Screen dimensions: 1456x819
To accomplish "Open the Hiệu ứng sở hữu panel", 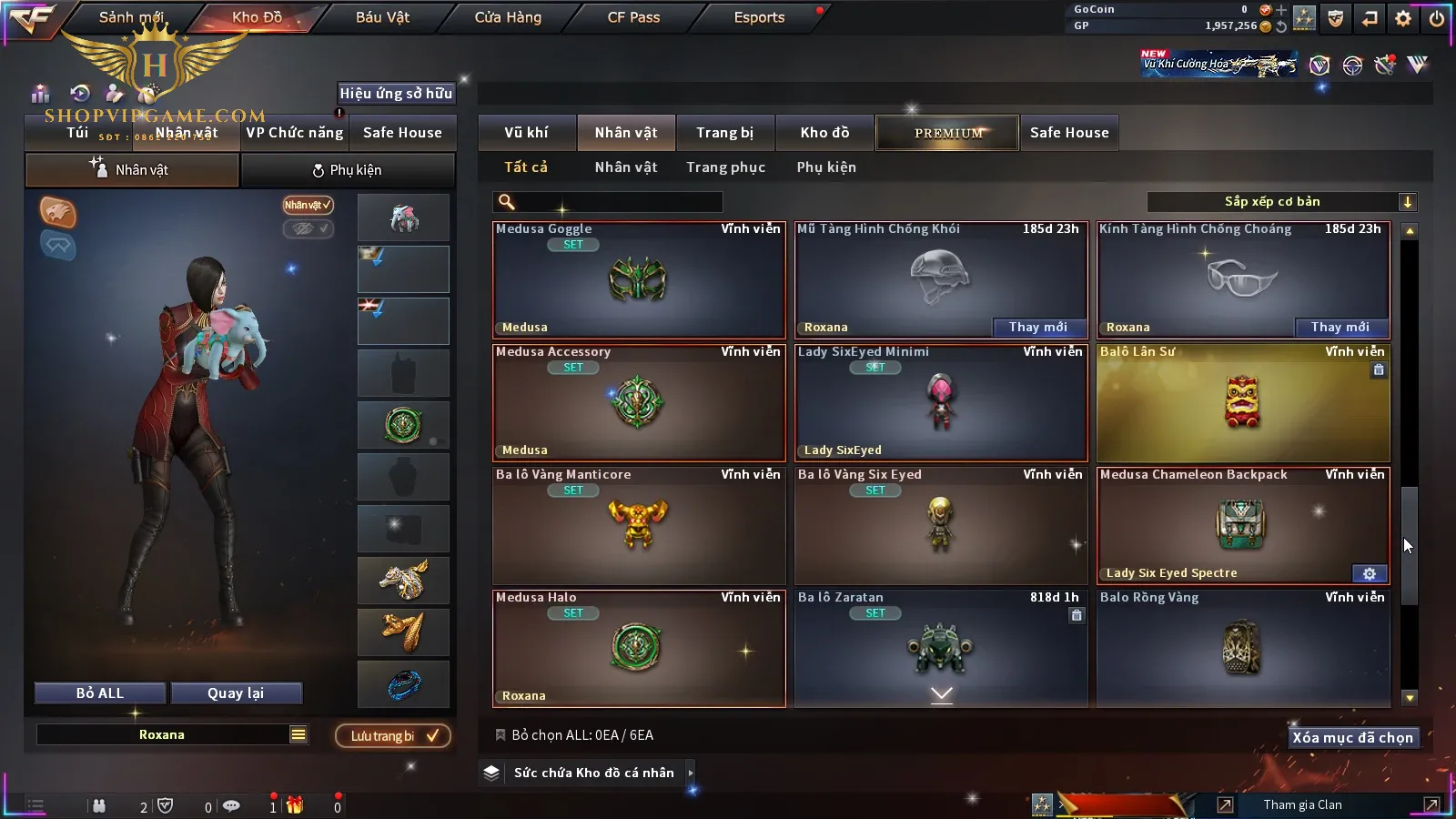I will 396,93.
